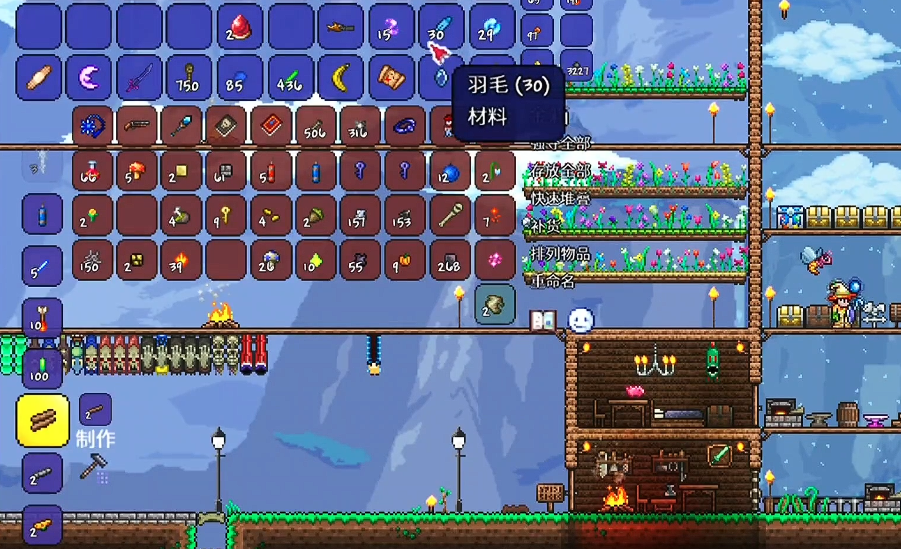901x549 pixels.
Task: Select the chest stack showing 506
Action: pos(315,127)
